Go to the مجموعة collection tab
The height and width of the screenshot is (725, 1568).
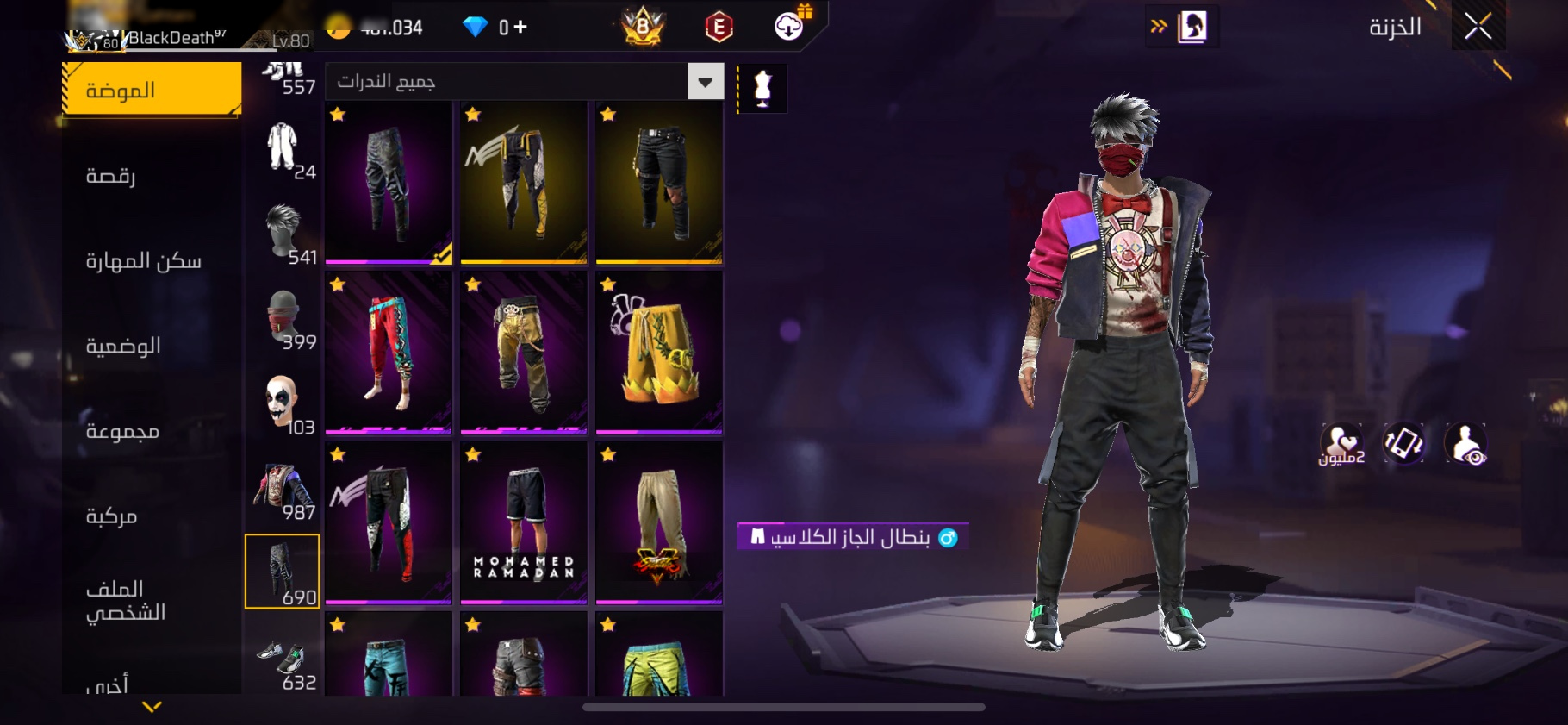pyautogui.click(x=122, y=431)
